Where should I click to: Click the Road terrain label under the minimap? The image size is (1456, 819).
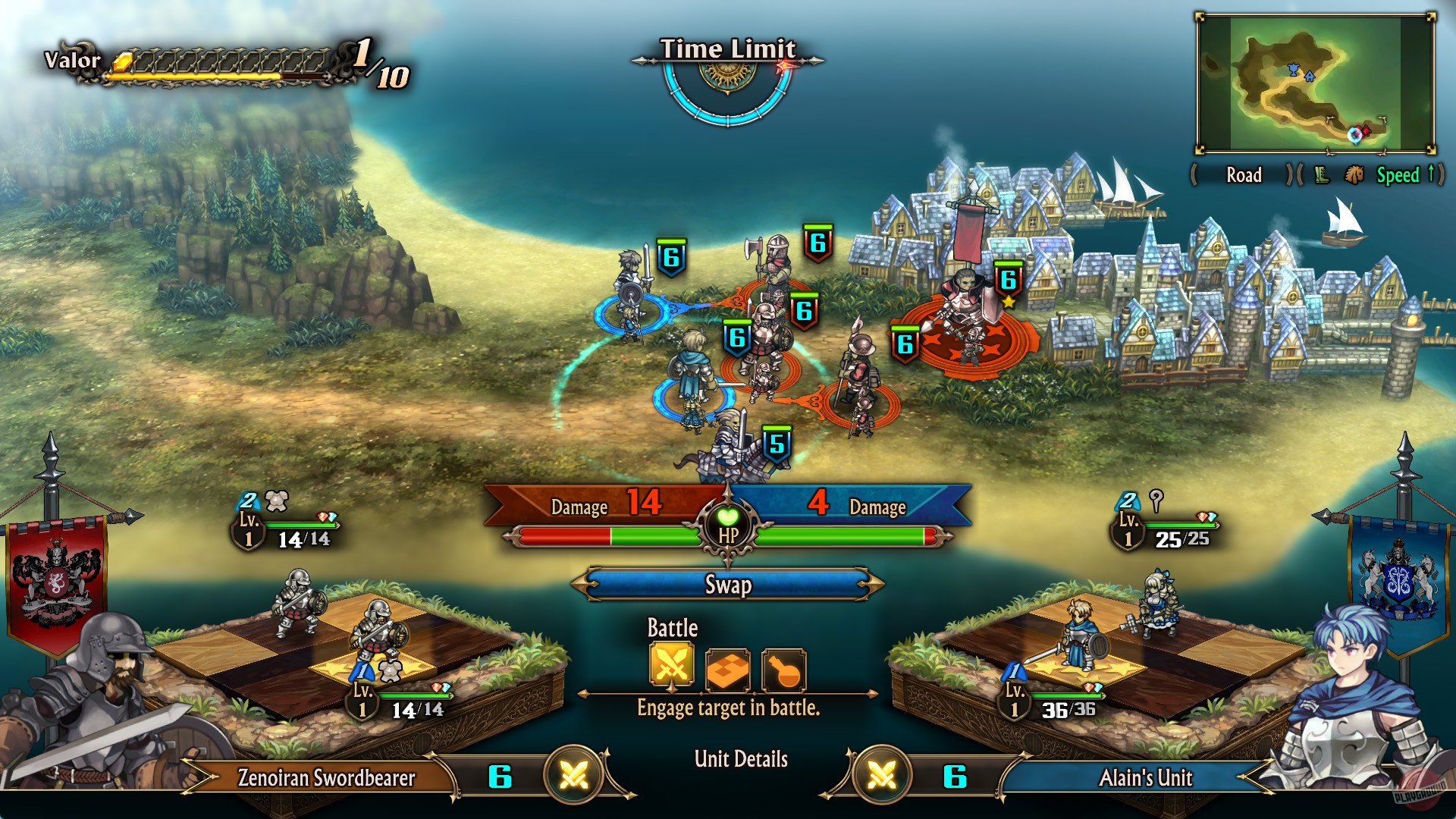(1244, 175)
